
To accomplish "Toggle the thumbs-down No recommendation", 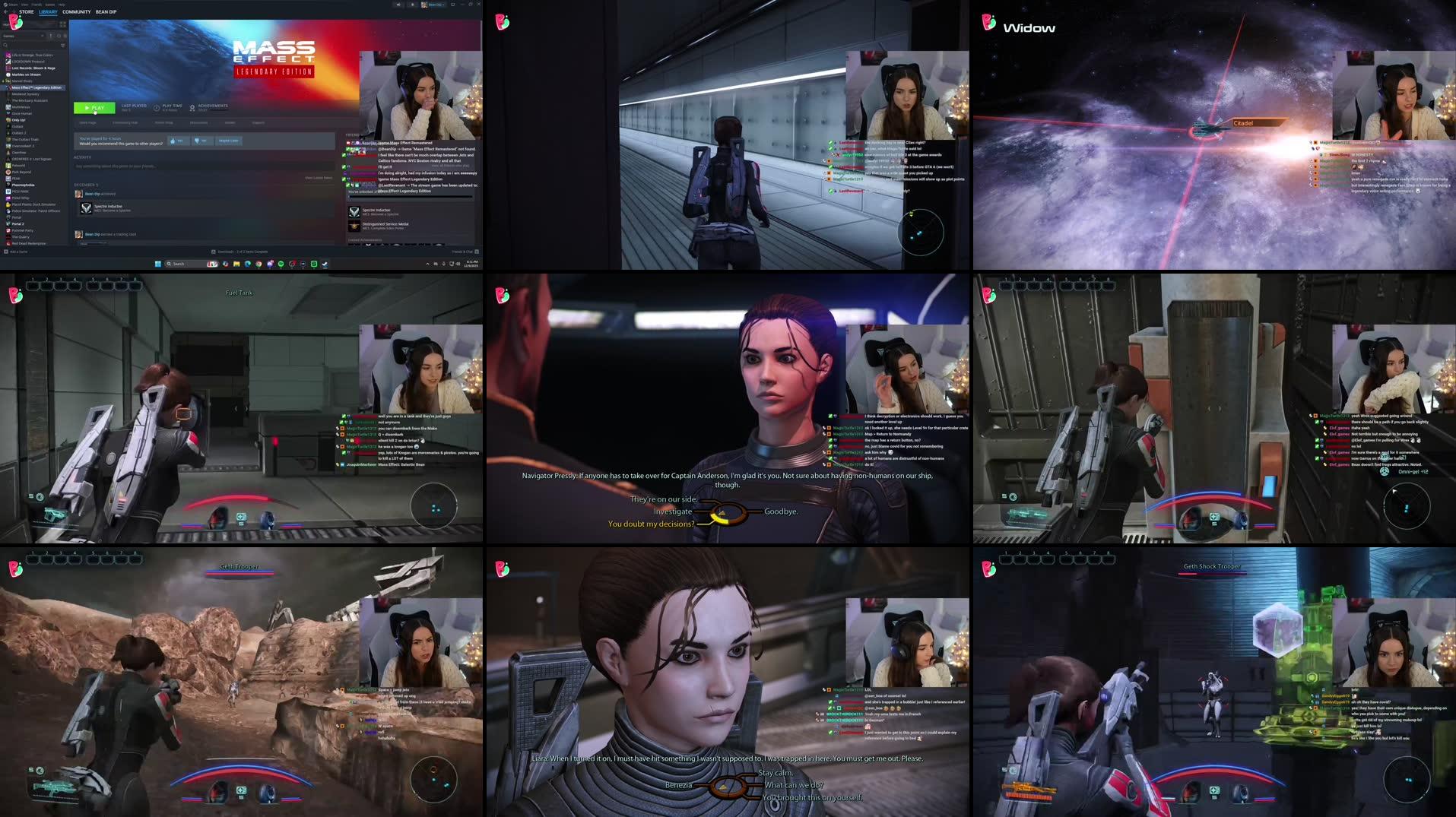I will [202, 141].
